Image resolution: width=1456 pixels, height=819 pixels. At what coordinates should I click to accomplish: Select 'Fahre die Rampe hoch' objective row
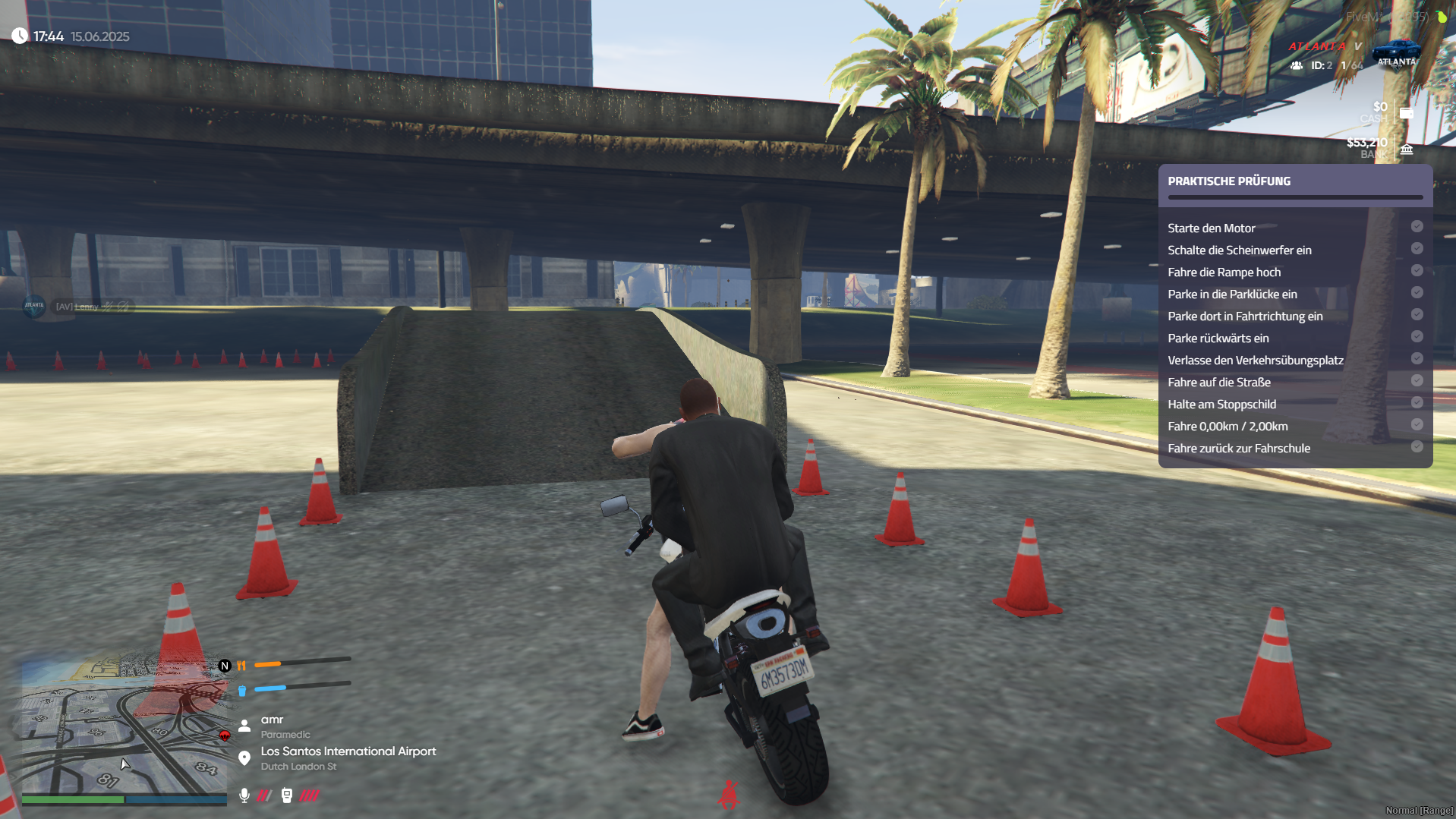(x=1224, y=272)
